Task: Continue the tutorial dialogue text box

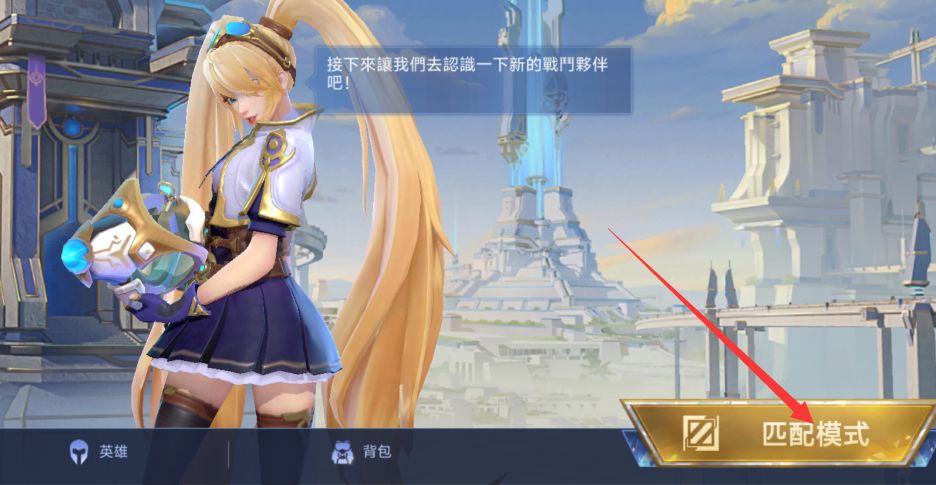Action: (x=472, y=79)
